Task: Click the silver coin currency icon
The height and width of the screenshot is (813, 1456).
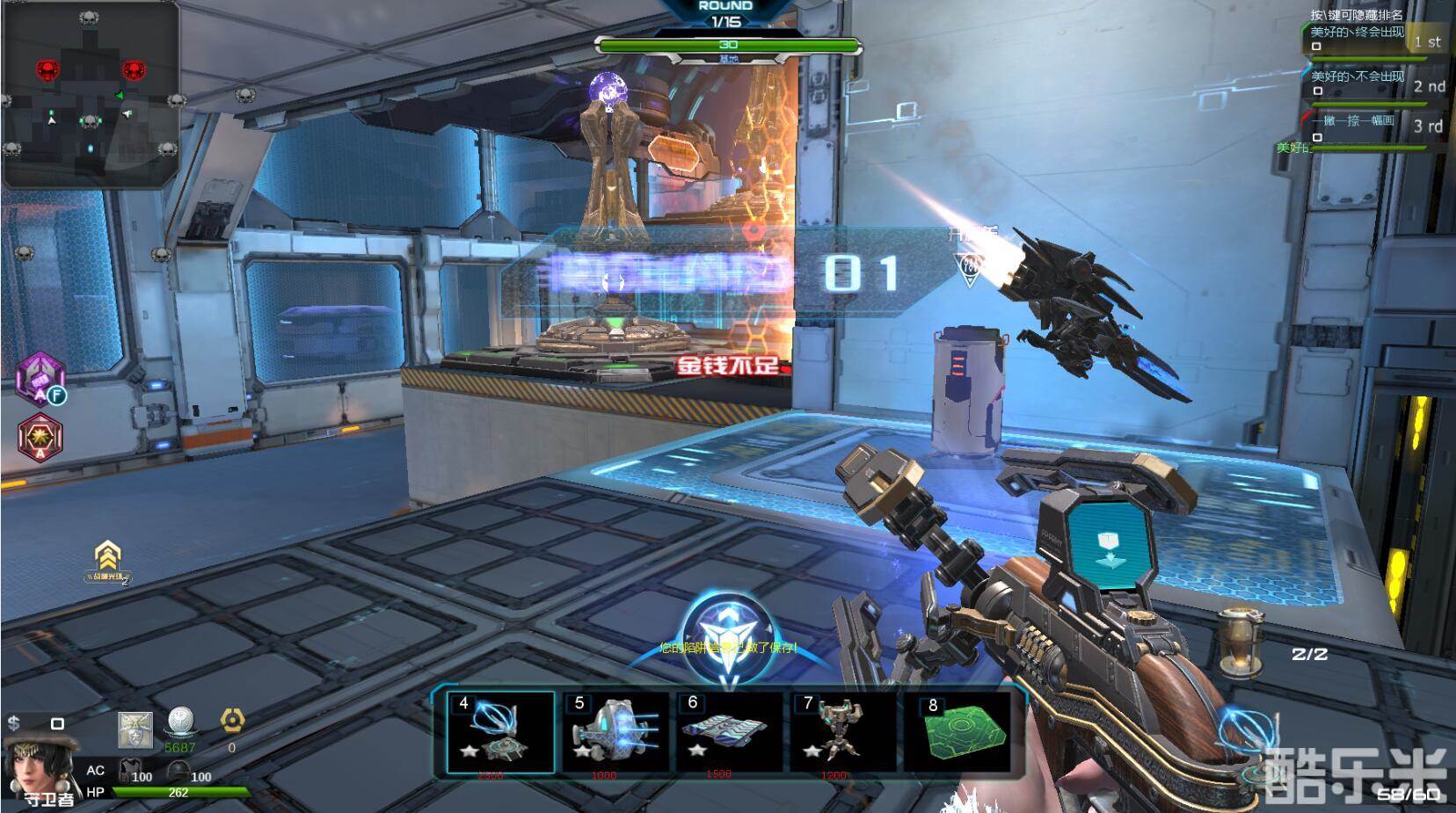Action: point(180,722)
